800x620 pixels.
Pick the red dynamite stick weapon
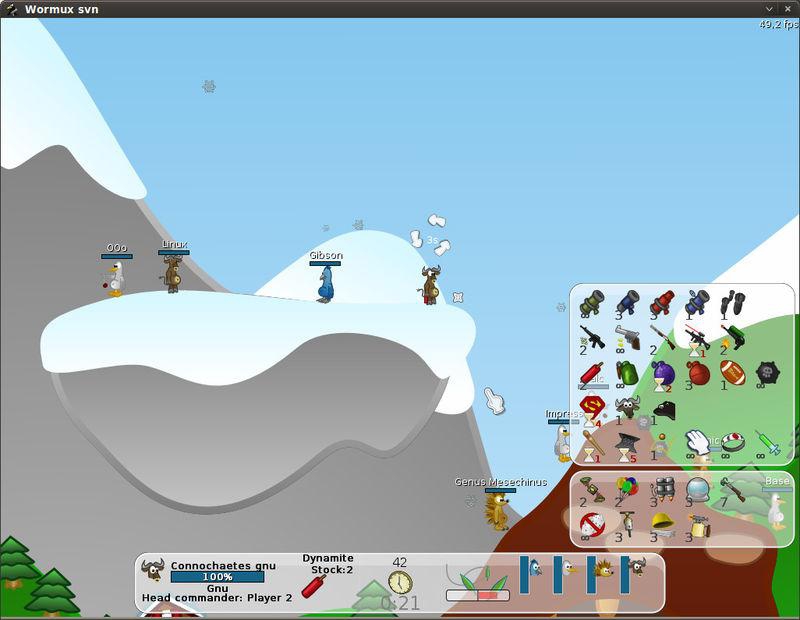click(x=592, y=373)
